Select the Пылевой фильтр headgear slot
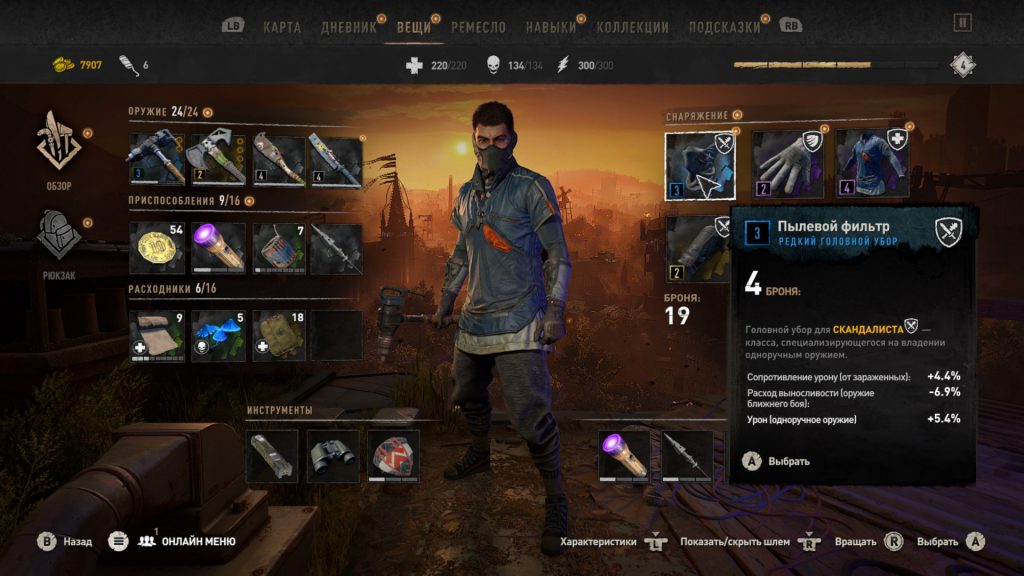 point(700,165)
